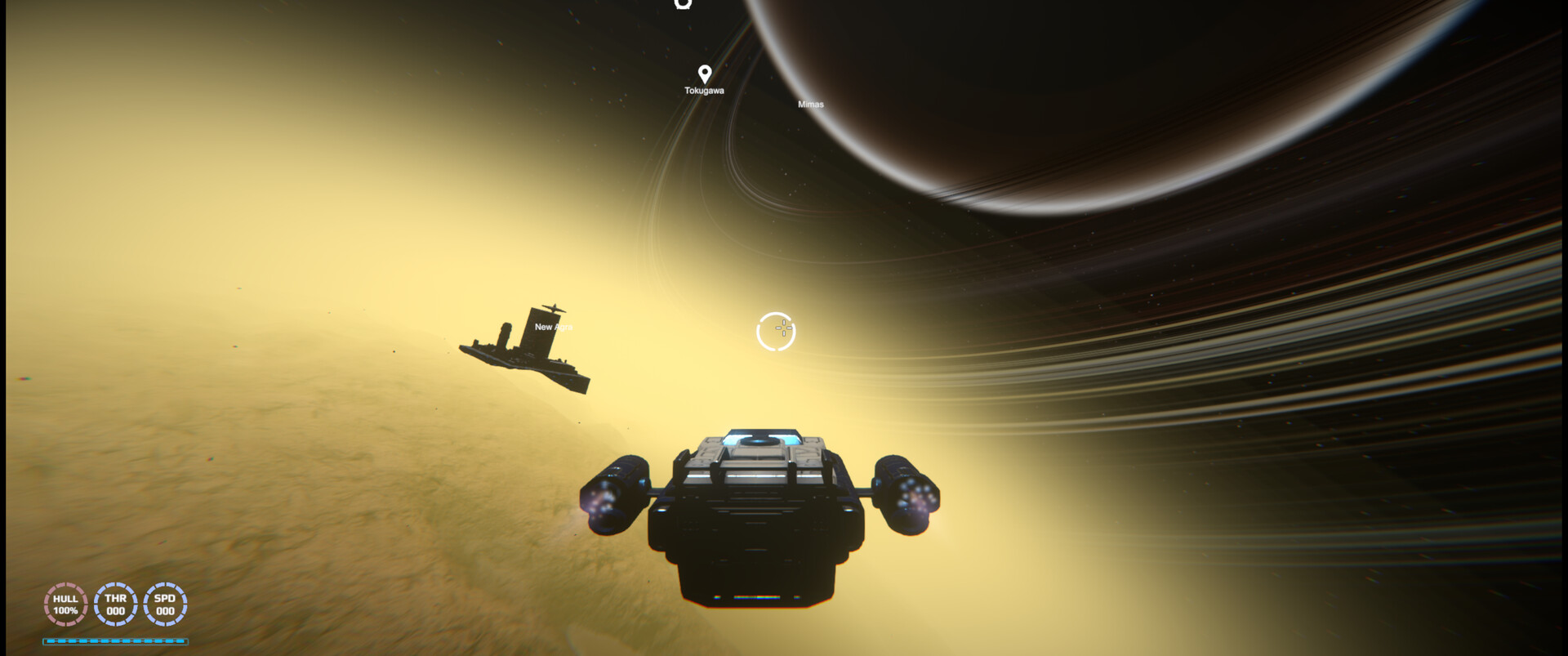The height and width of the screenshot is (656, 1568).
Task: Toggle the glowing cockpit panel on the ship
Action: [x=759, y=437]
